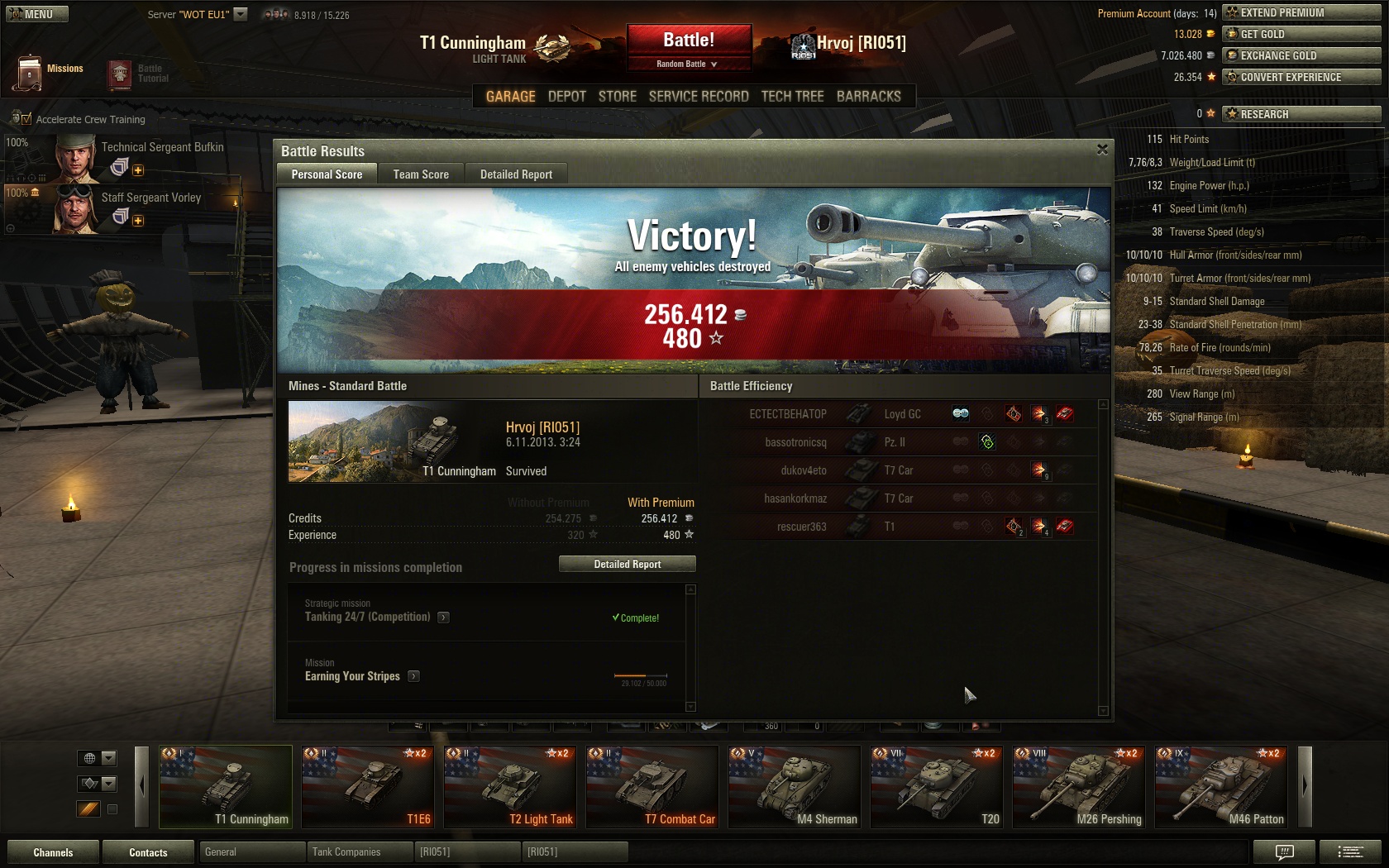Open the Research button
Viewport: 1389px width, 868px height.
pos(1301,114)
